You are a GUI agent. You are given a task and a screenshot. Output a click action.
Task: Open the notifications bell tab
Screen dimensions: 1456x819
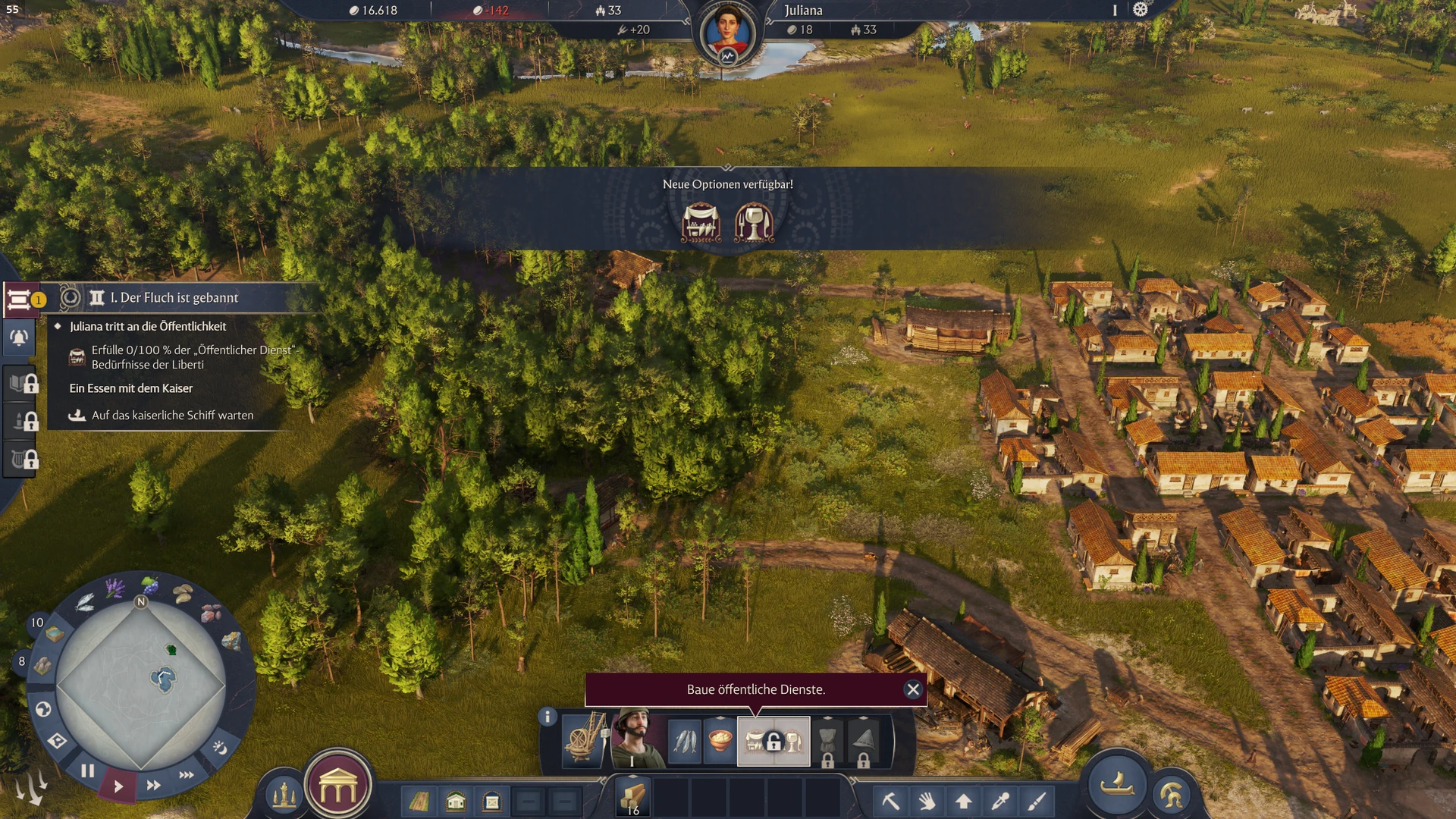point(19,337)
